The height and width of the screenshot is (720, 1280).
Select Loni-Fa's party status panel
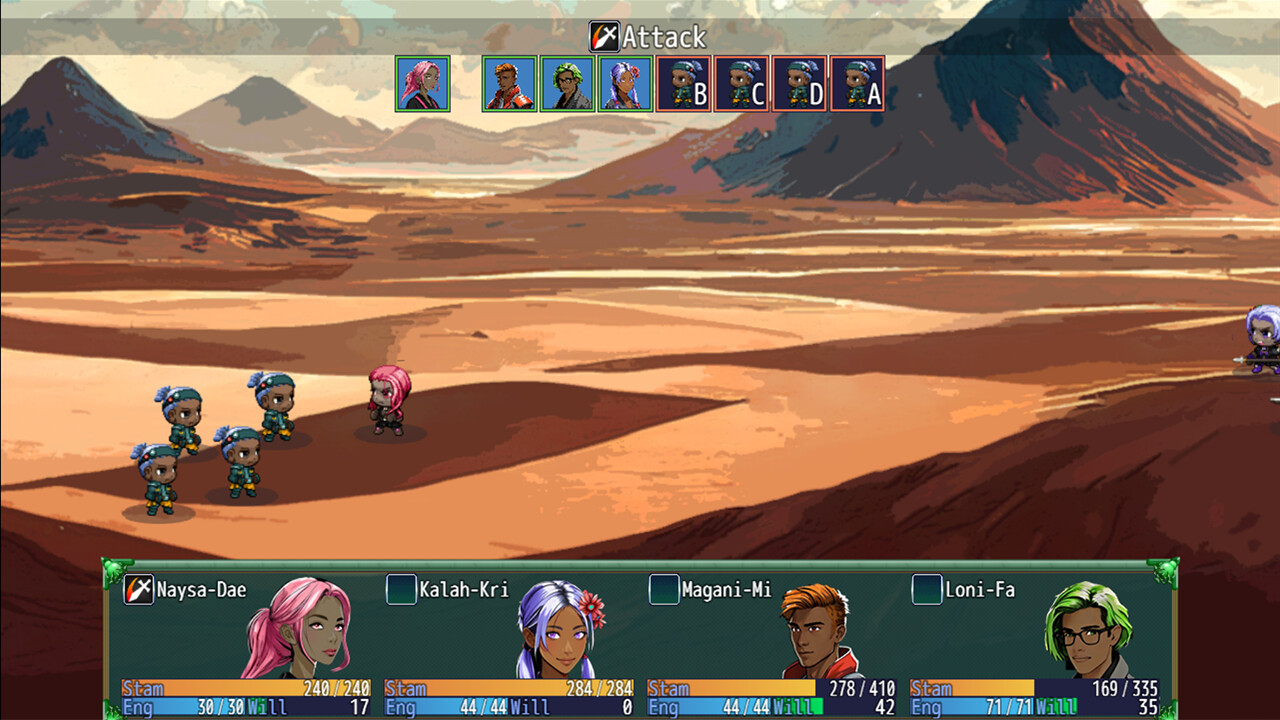pos(1035,642)
